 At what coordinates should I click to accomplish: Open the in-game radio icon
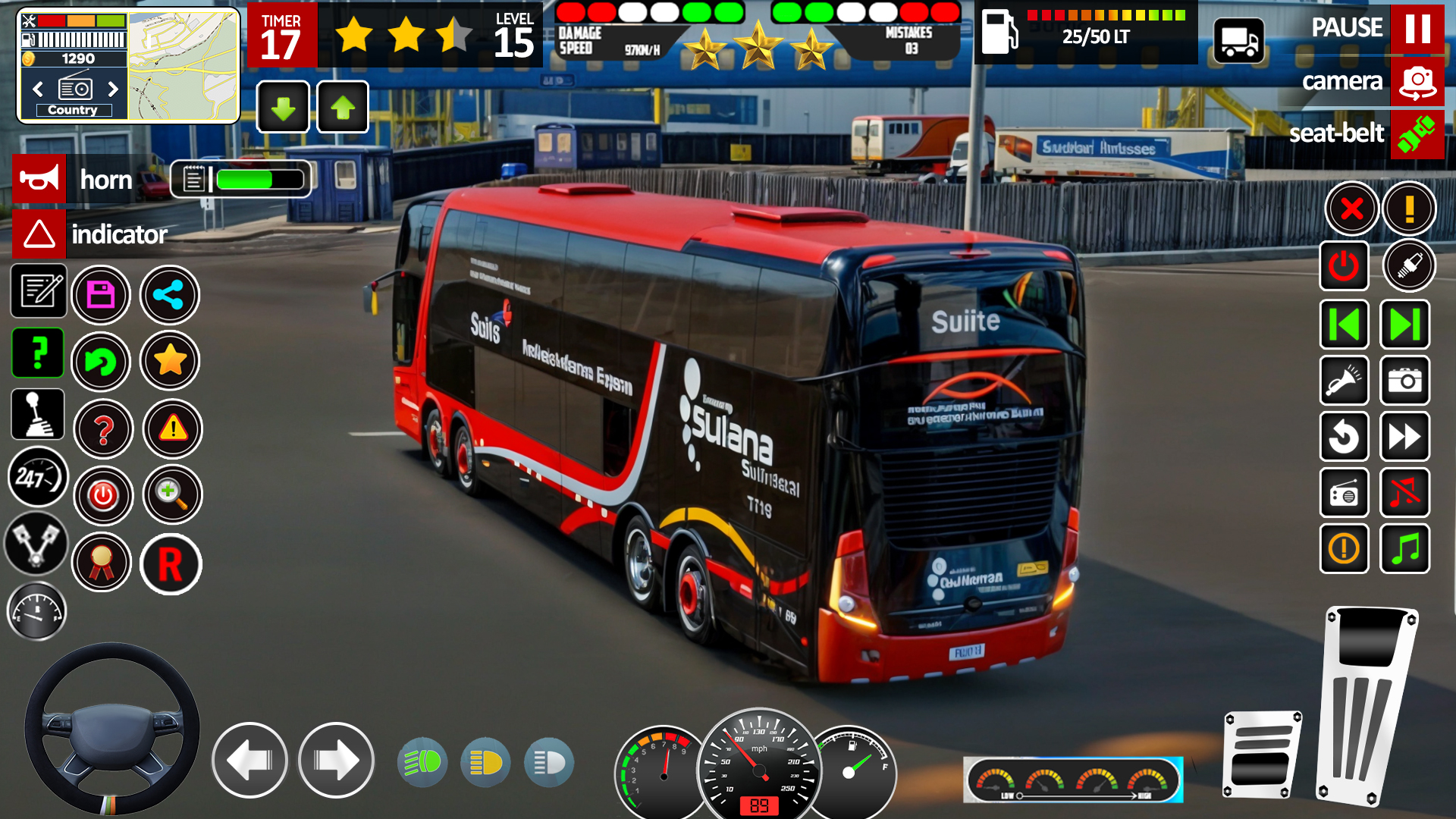click(1344, 493)
